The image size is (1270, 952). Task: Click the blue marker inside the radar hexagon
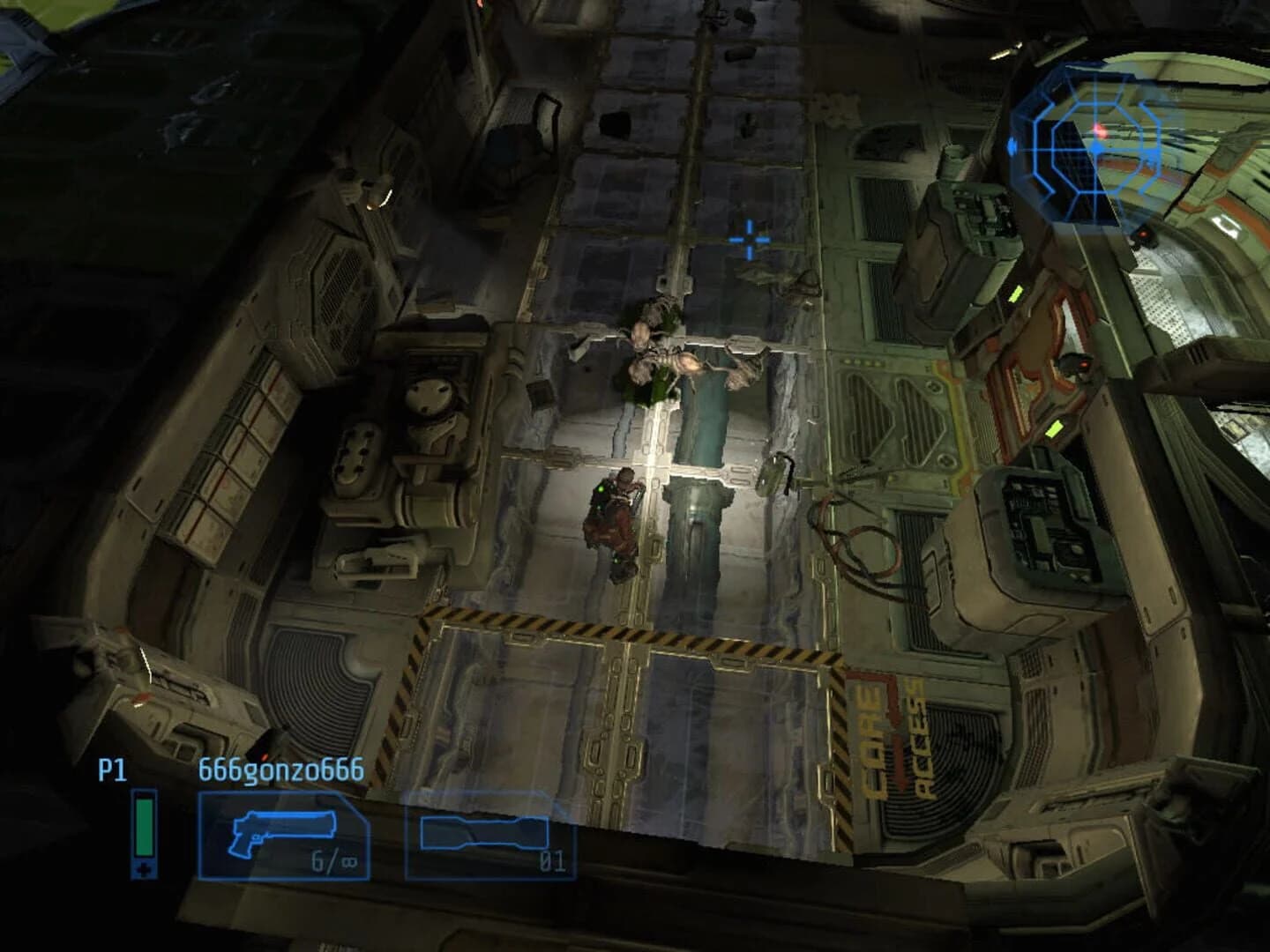(x=1096, y=148)
